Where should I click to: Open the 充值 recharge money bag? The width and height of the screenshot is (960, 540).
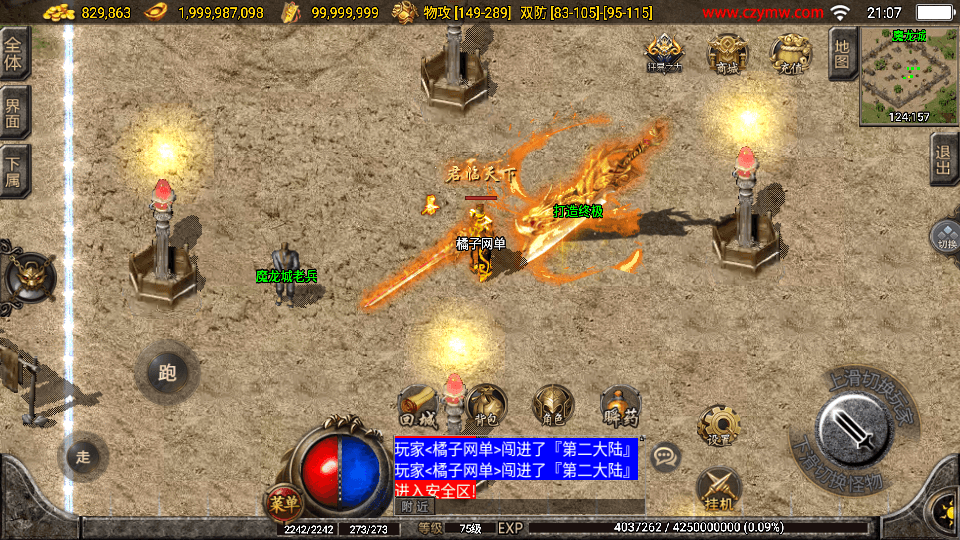coord(789,54)
